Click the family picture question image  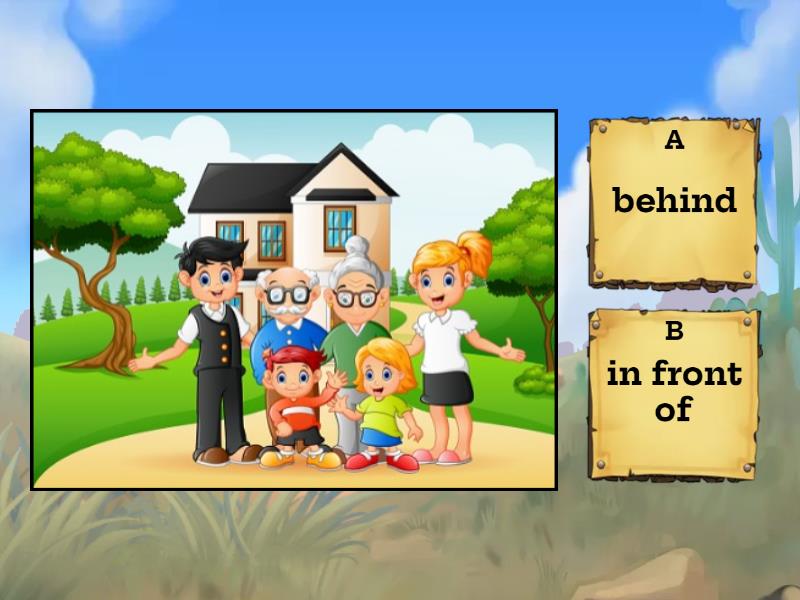click(294, 299)
